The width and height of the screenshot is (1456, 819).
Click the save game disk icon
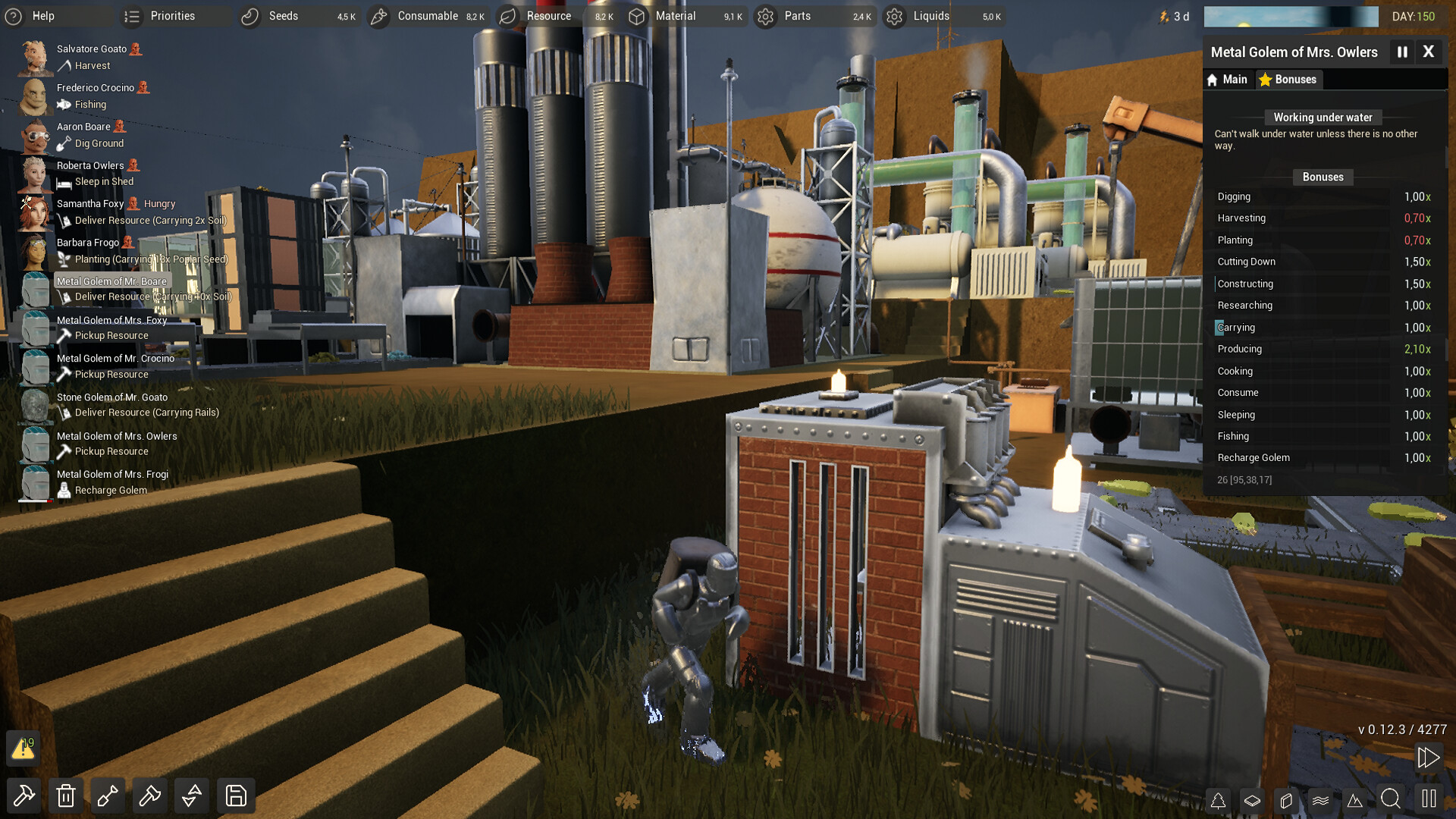point(235,795)
